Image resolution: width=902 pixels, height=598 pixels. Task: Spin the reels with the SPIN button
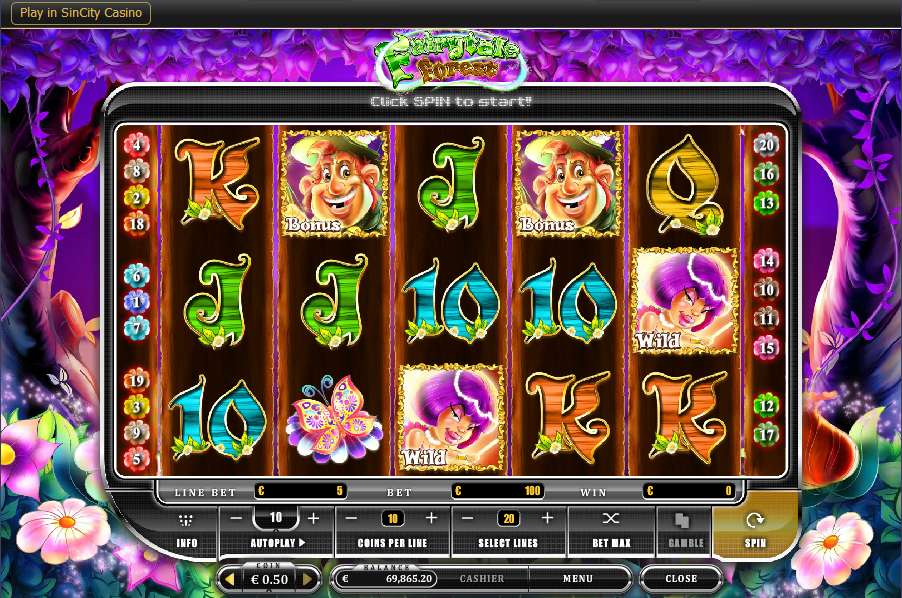pyautogui.click(x=755, y=527)
